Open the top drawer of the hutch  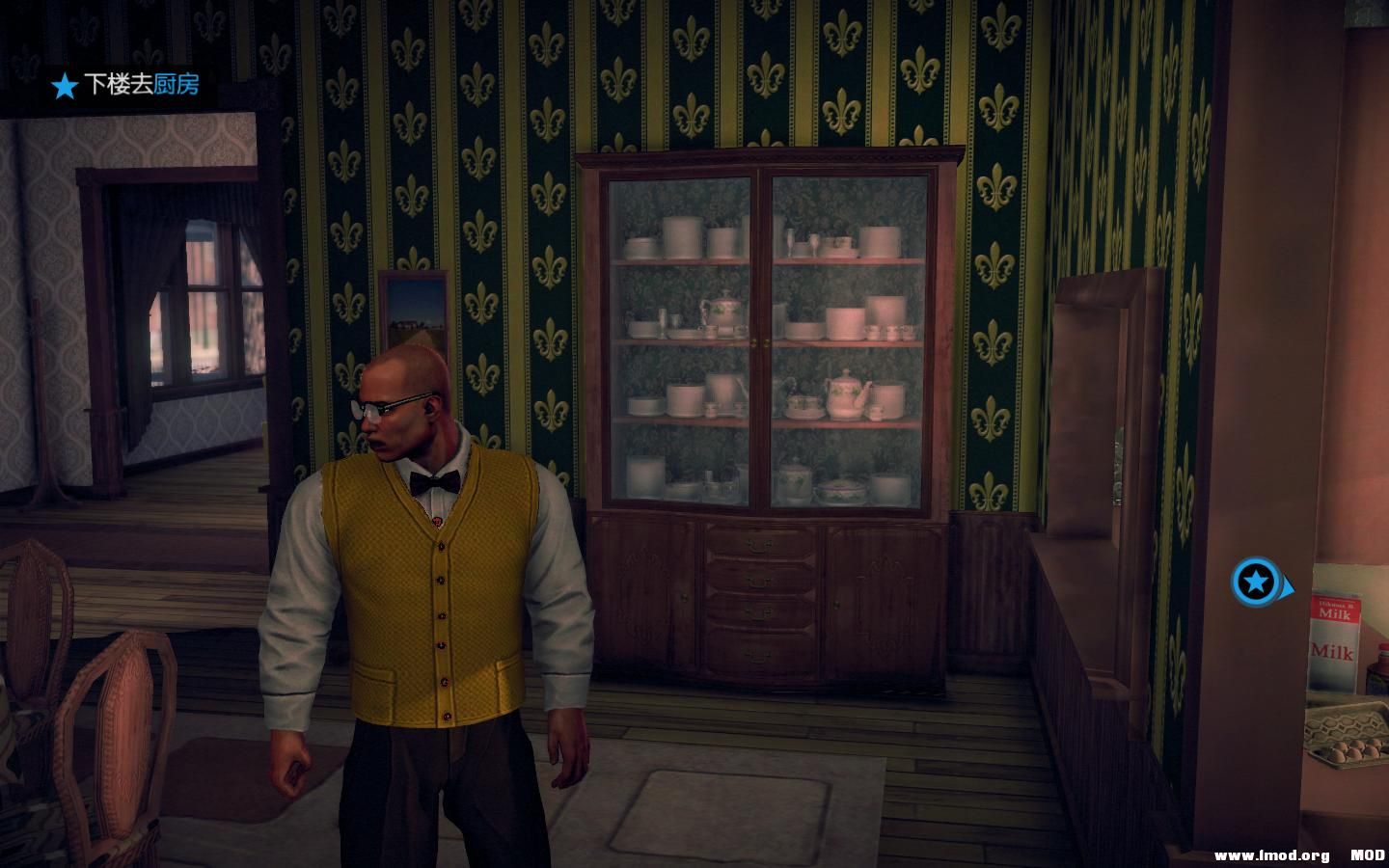[x=757, y=545]
